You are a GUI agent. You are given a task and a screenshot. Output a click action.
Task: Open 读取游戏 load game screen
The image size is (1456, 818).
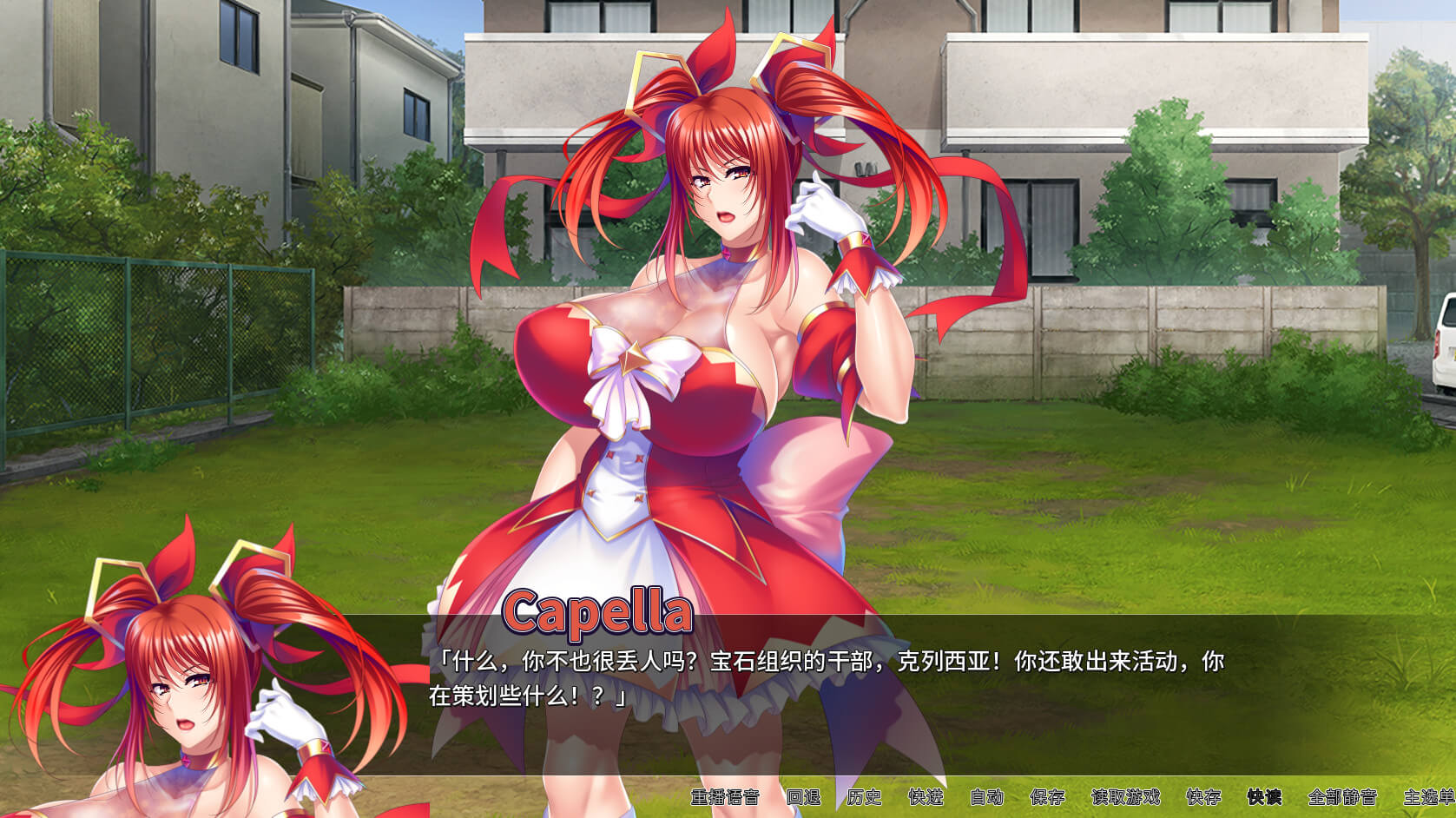coord(1125,797)
